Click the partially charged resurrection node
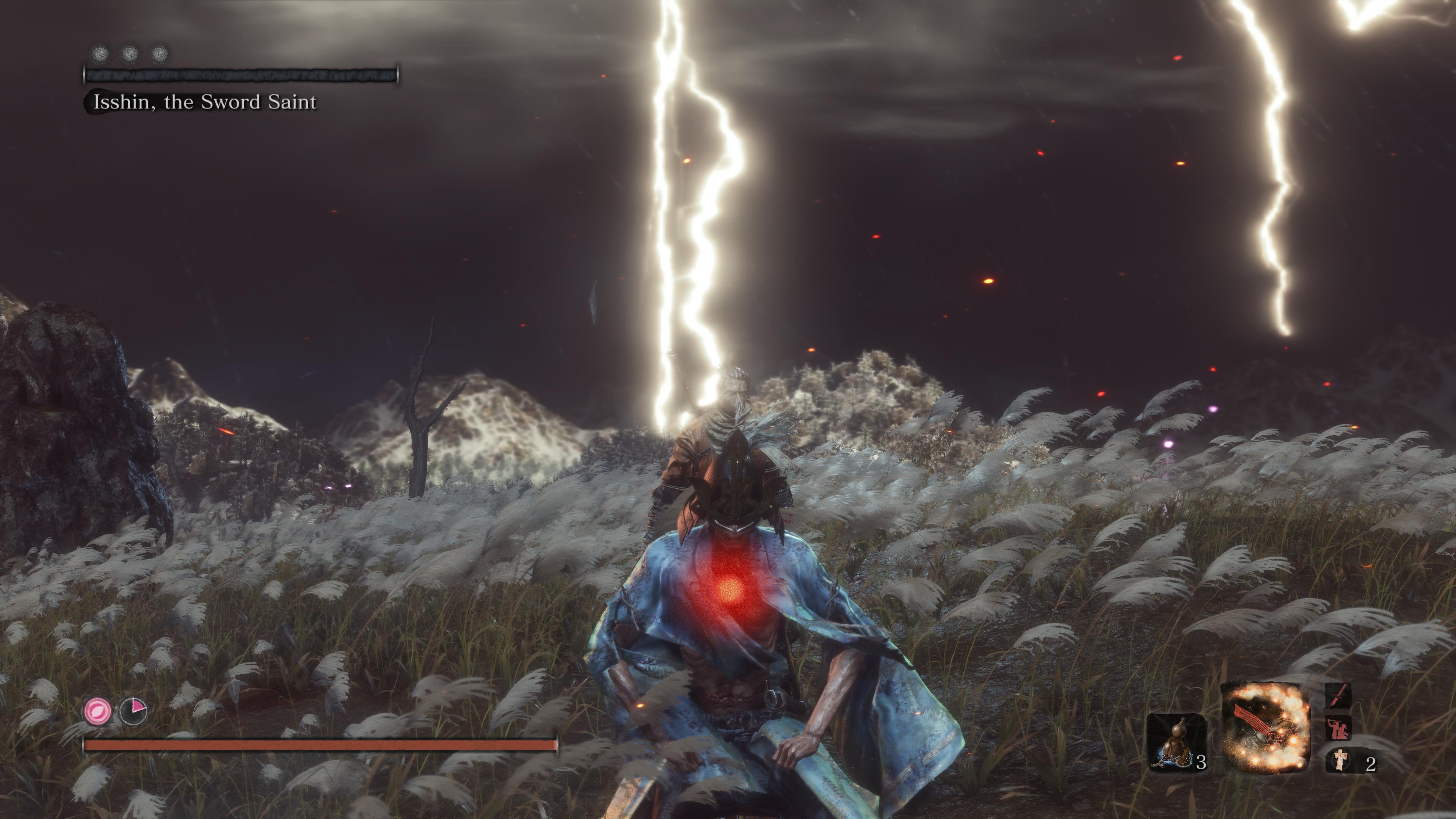Image resolution: width=1456 pixels, height=819 pixels. point(133,711)
